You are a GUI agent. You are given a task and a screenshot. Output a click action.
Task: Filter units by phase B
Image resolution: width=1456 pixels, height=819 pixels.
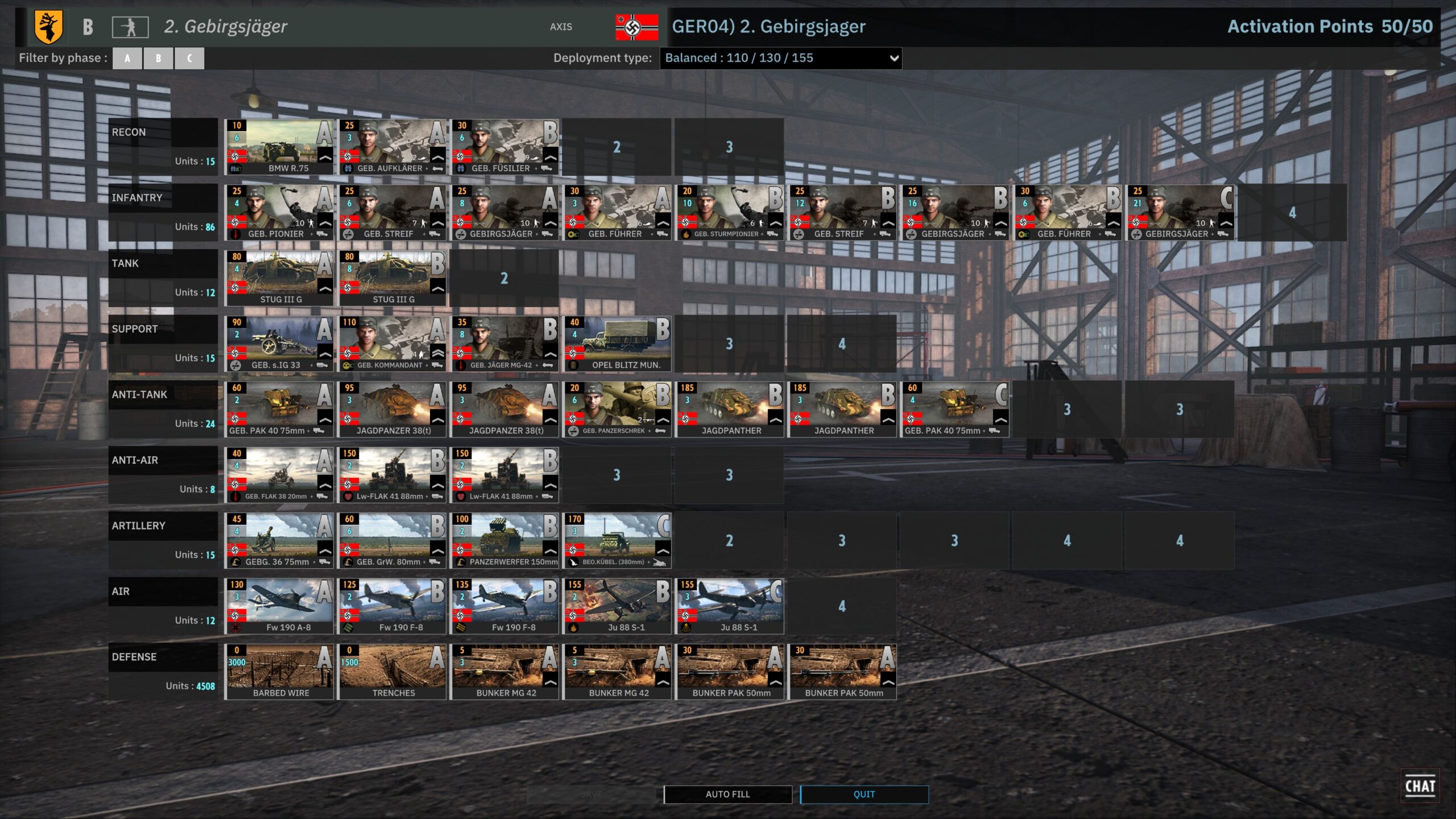pyautogui.click(x=158, y=58)
